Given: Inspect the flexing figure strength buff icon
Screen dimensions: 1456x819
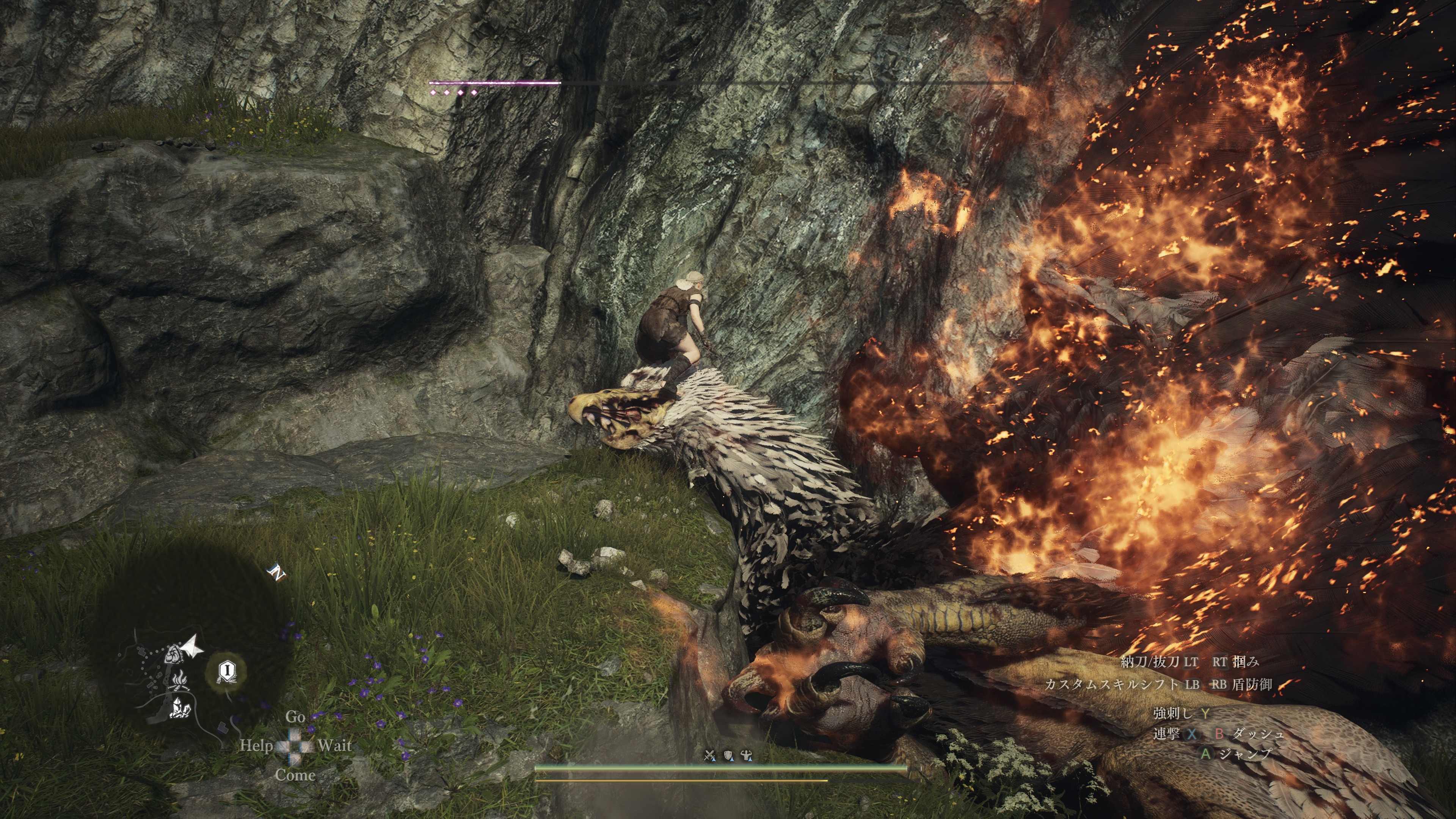Looking at the screenshot, I should pos(747,755).
